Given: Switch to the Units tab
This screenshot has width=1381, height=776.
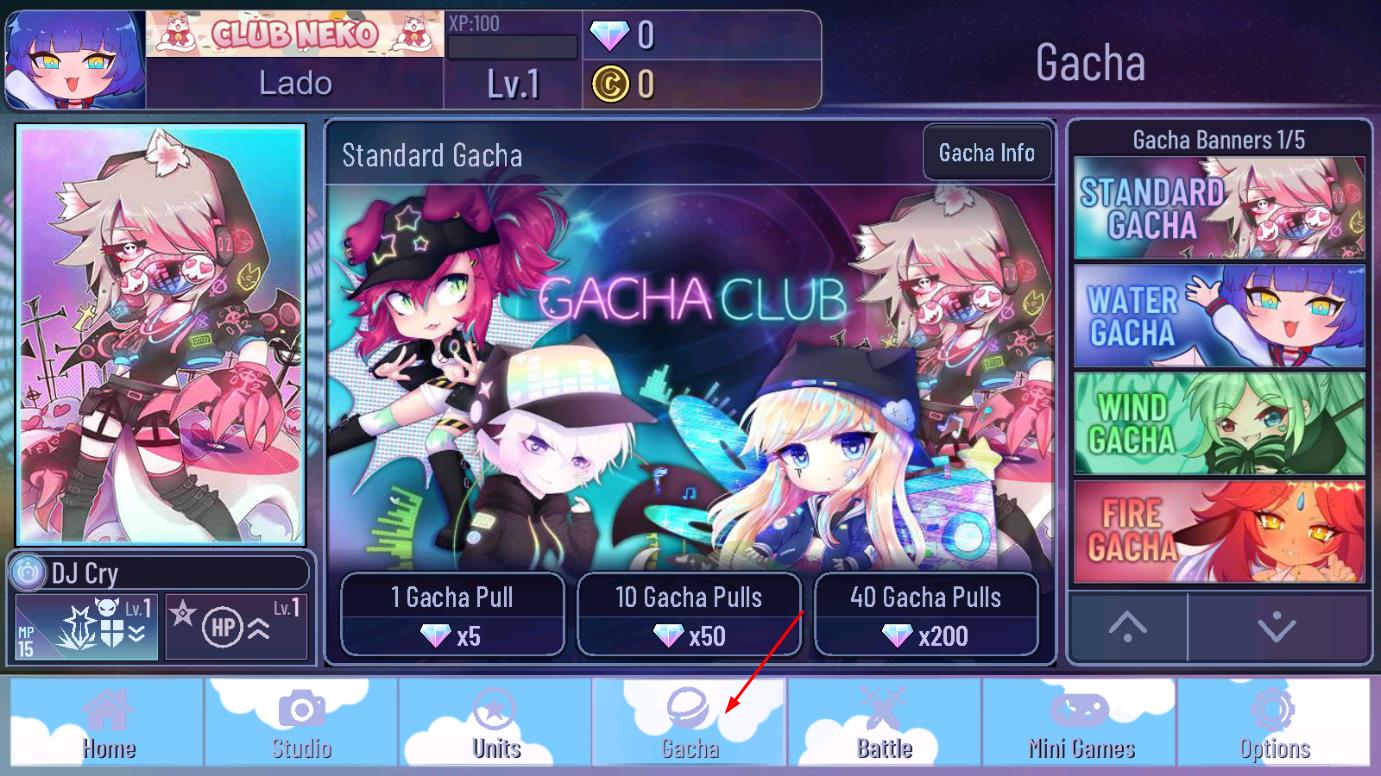Looking at the screenshot, I should tap(496, 722).
